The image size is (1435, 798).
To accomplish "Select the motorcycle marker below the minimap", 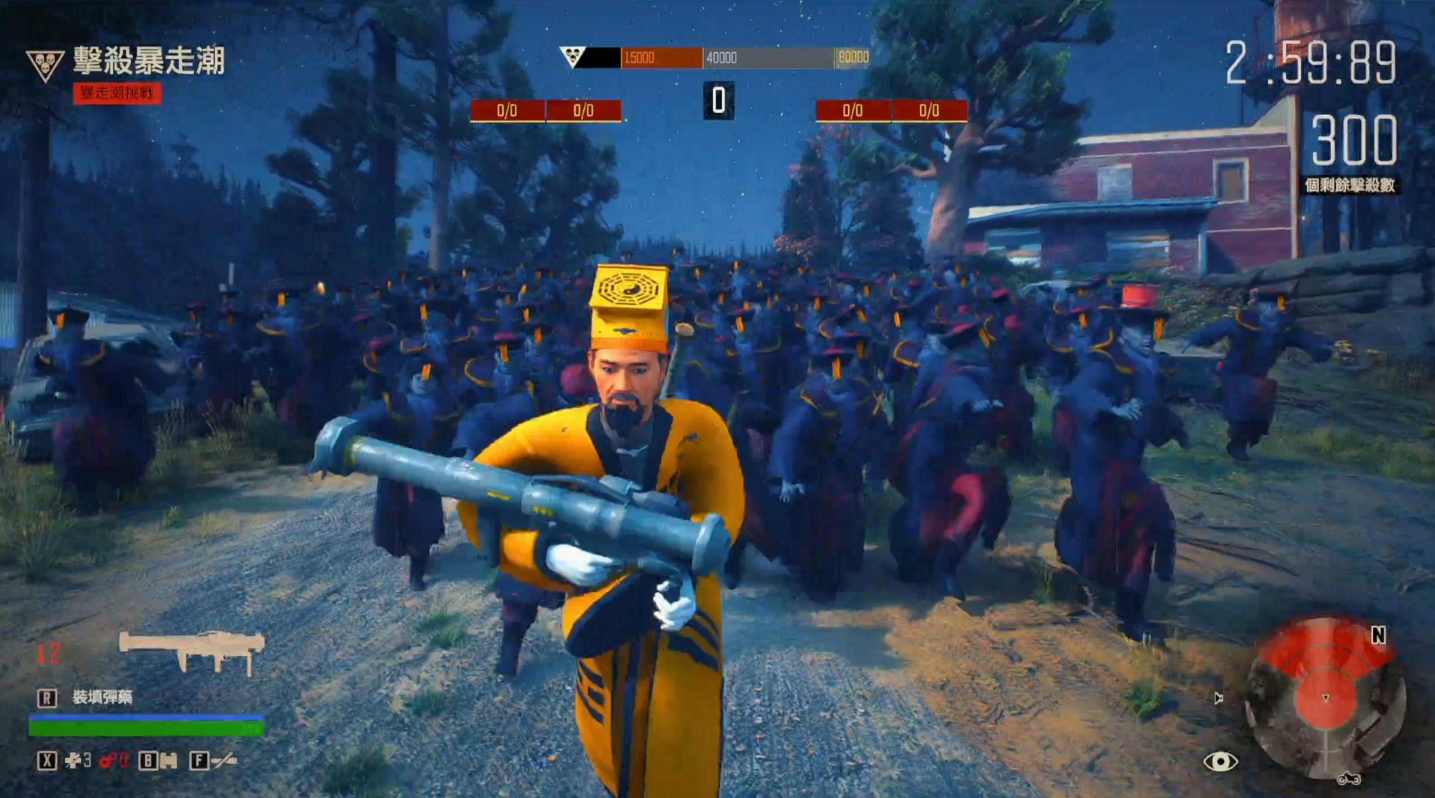I will [x=1347, y=778].
